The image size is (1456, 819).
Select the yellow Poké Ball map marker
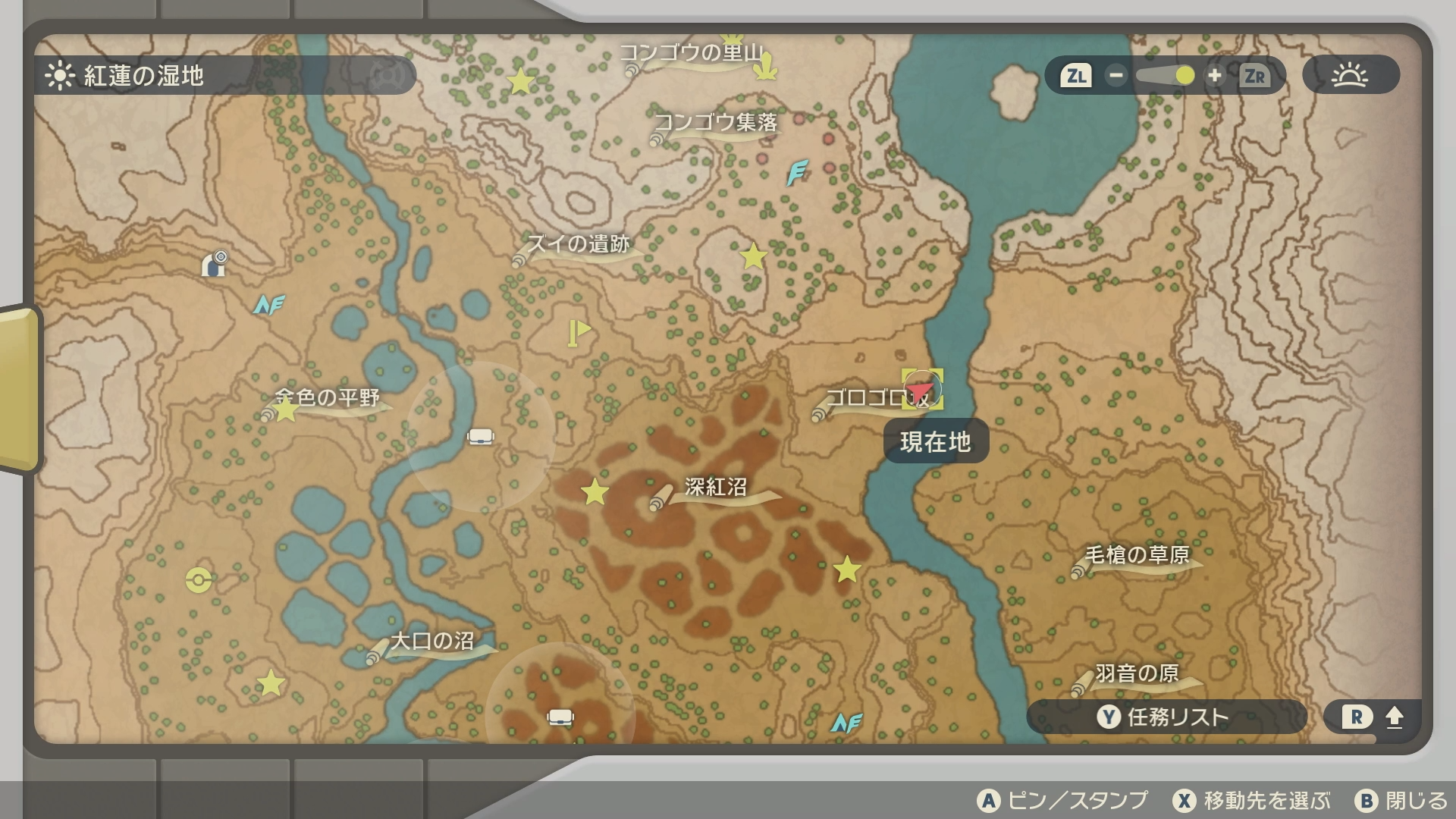[x=199, y=580]
